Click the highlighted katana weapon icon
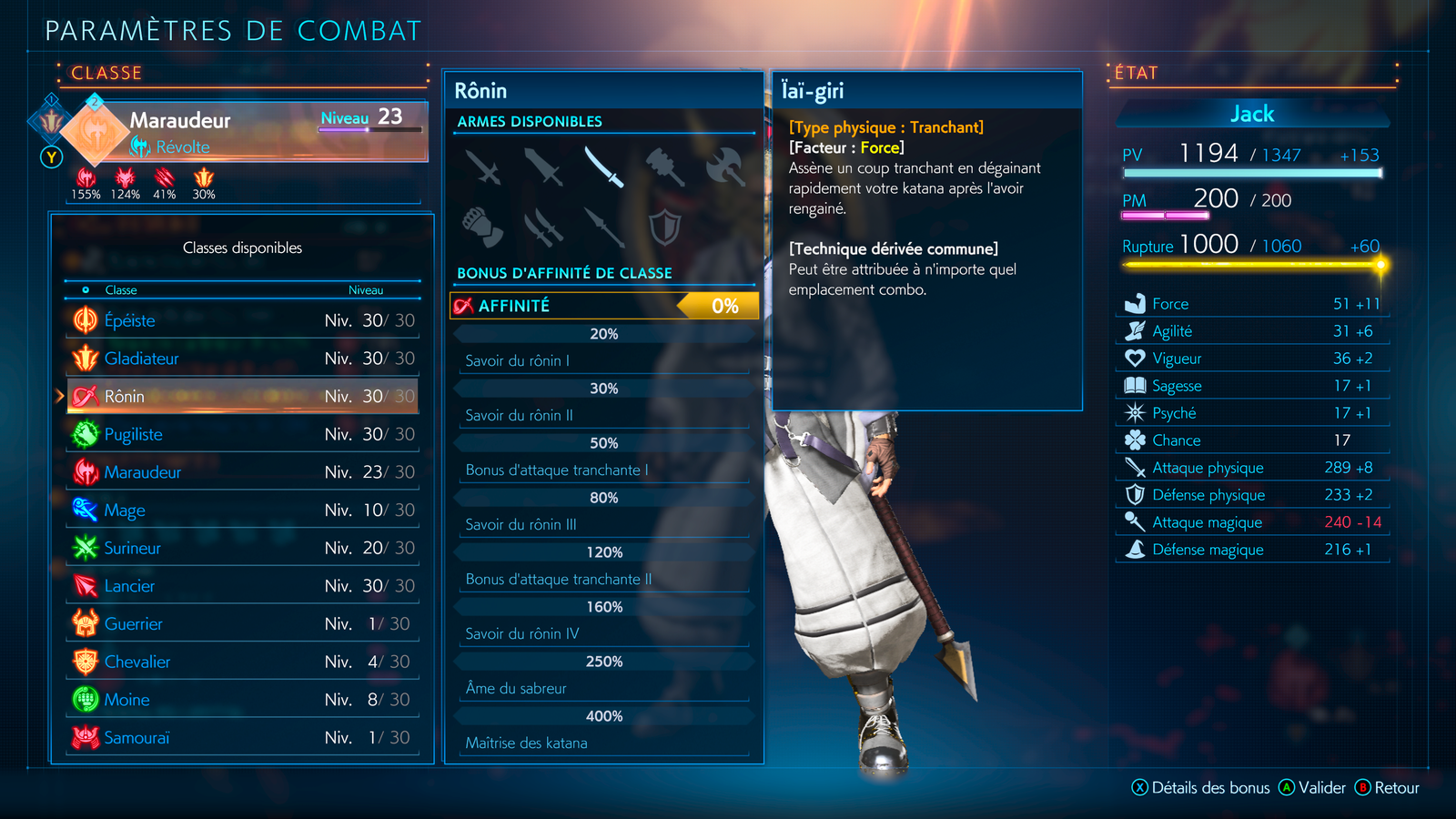 click(x=603, y=167)
